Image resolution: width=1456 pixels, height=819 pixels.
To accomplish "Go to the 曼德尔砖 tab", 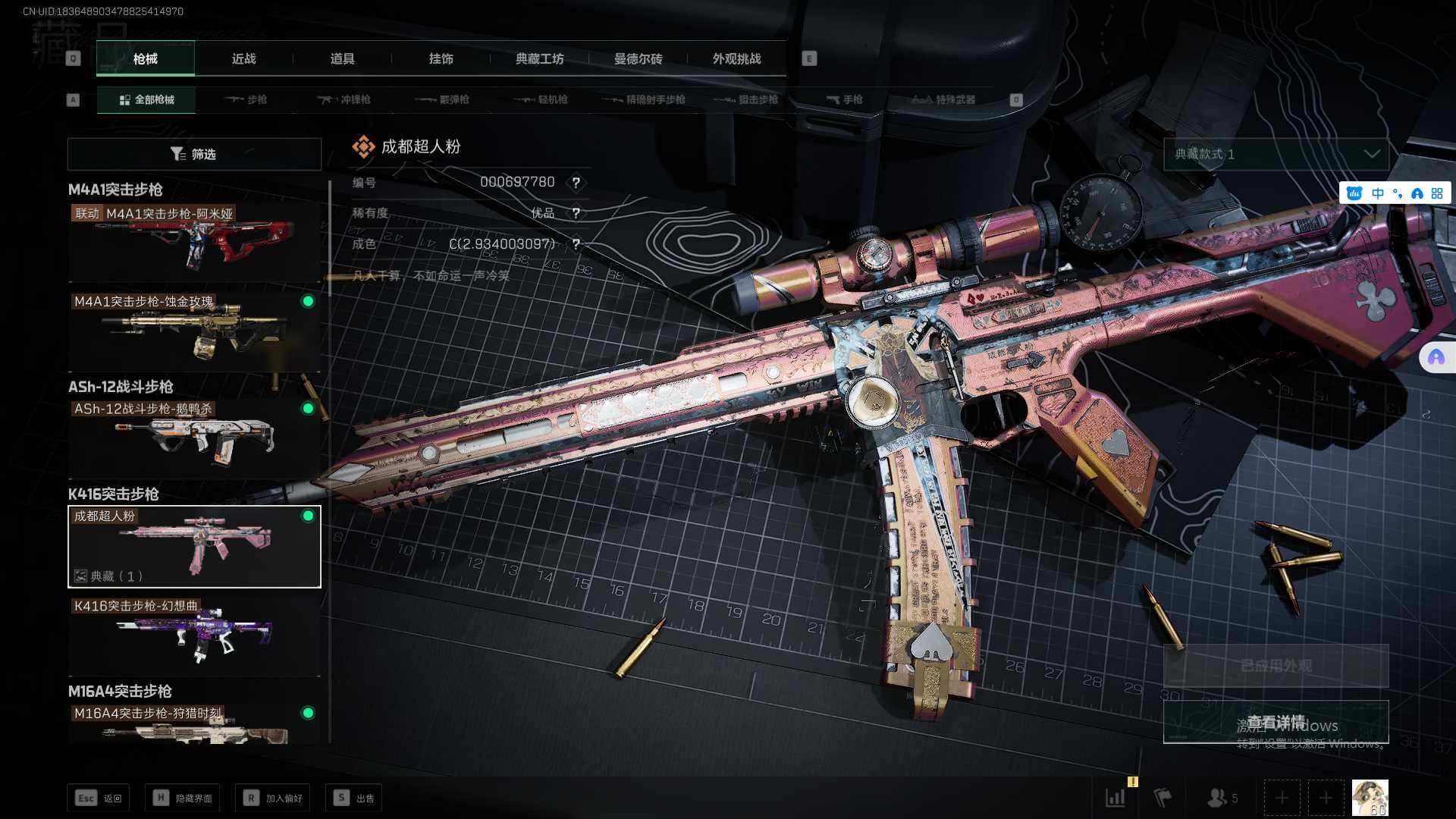I will pyautogui.click(x=638, y=58).
